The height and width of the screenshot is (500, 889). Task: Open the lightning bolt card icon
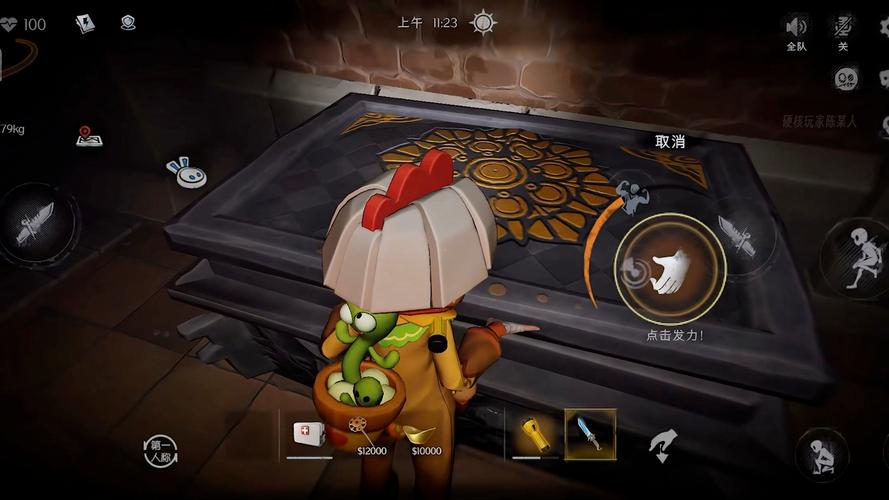coord(85,23)
